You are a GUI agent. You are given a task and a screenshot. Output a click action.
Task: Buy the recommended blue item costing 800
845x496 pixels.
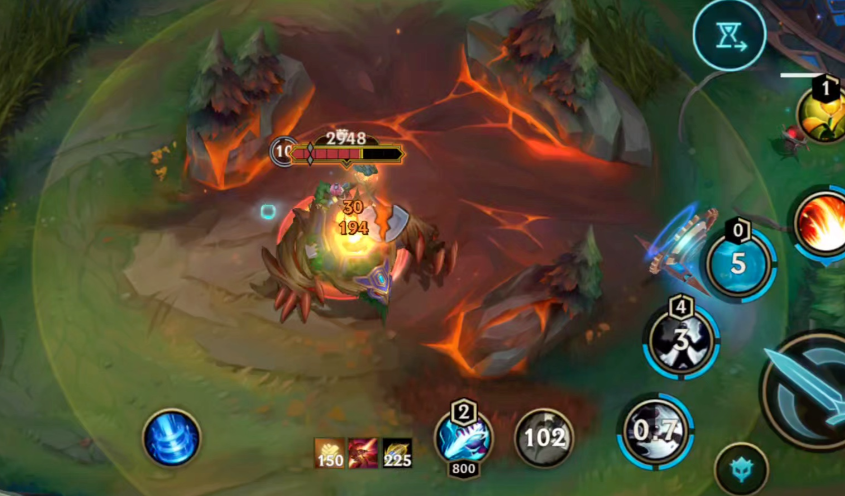point(463,438)
